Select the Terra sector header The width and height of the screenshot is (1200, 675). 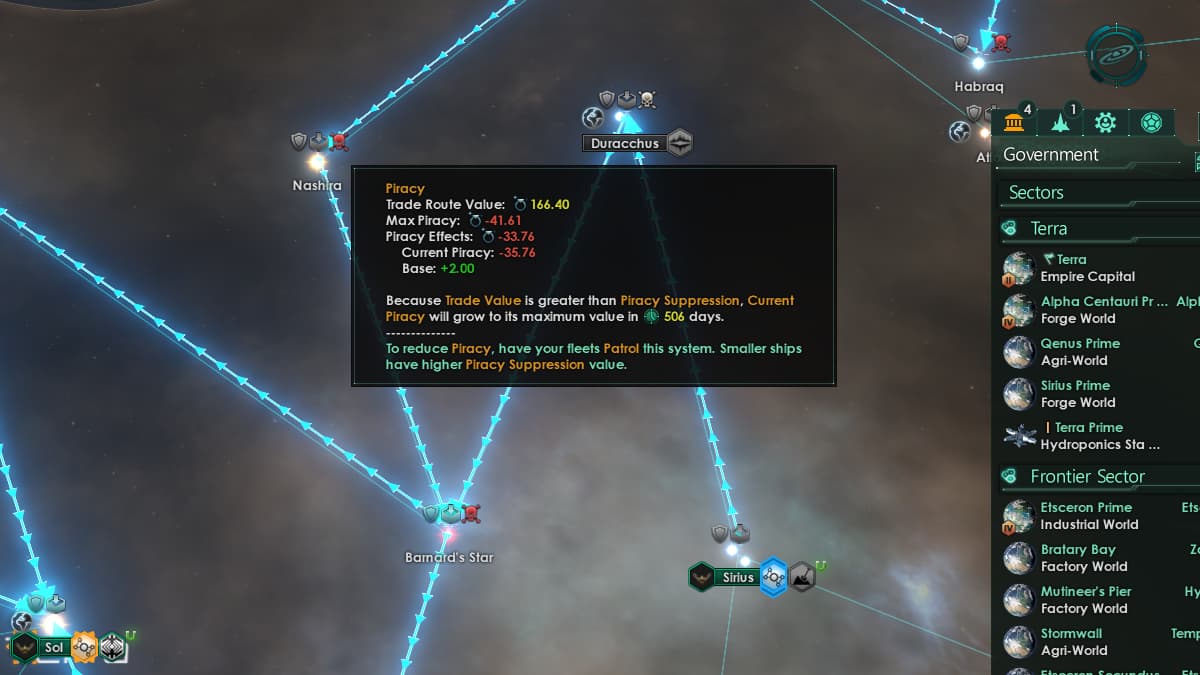click(1048, 229)
